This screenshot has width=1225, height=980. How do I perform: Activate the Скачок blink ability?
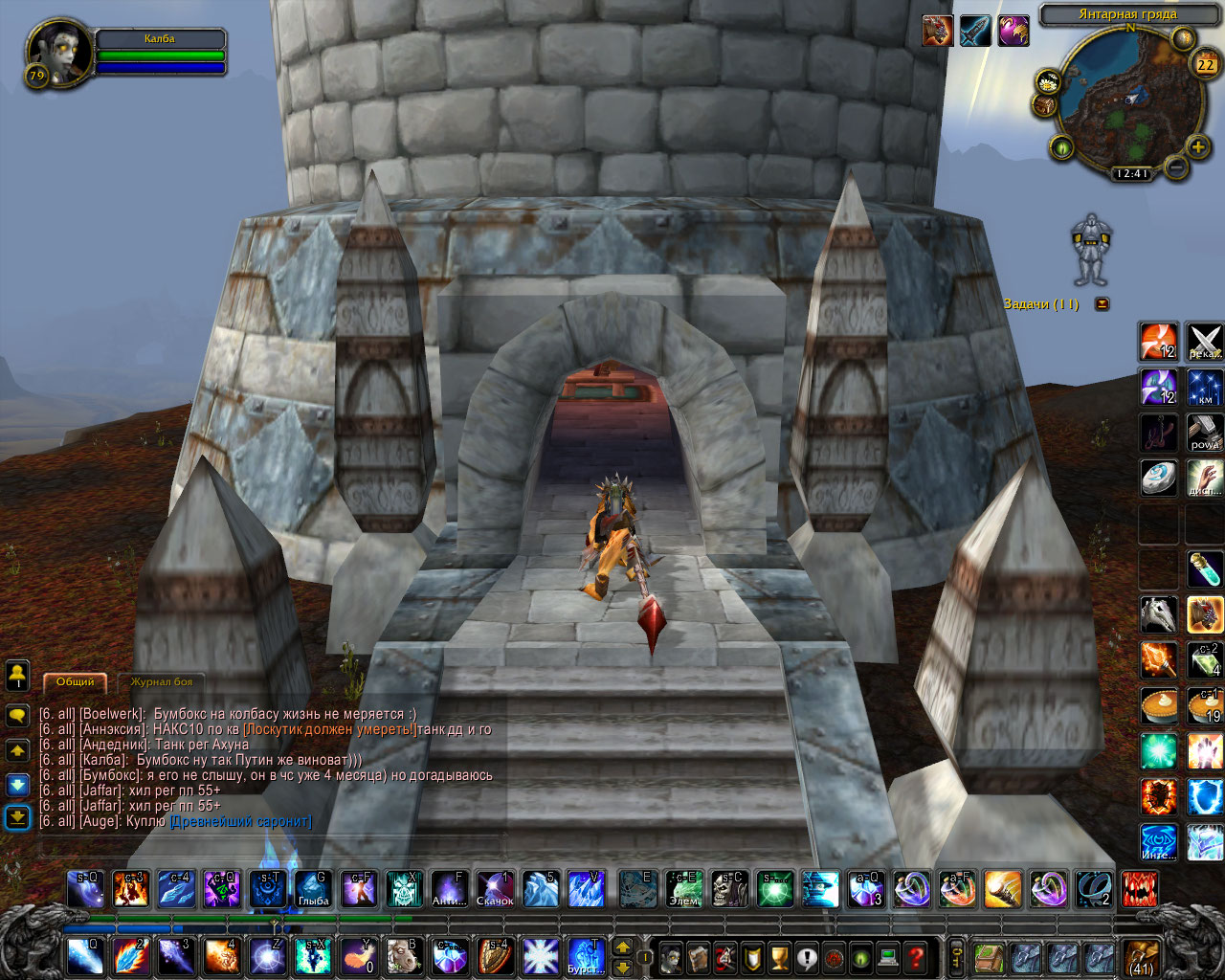(495, 889)
